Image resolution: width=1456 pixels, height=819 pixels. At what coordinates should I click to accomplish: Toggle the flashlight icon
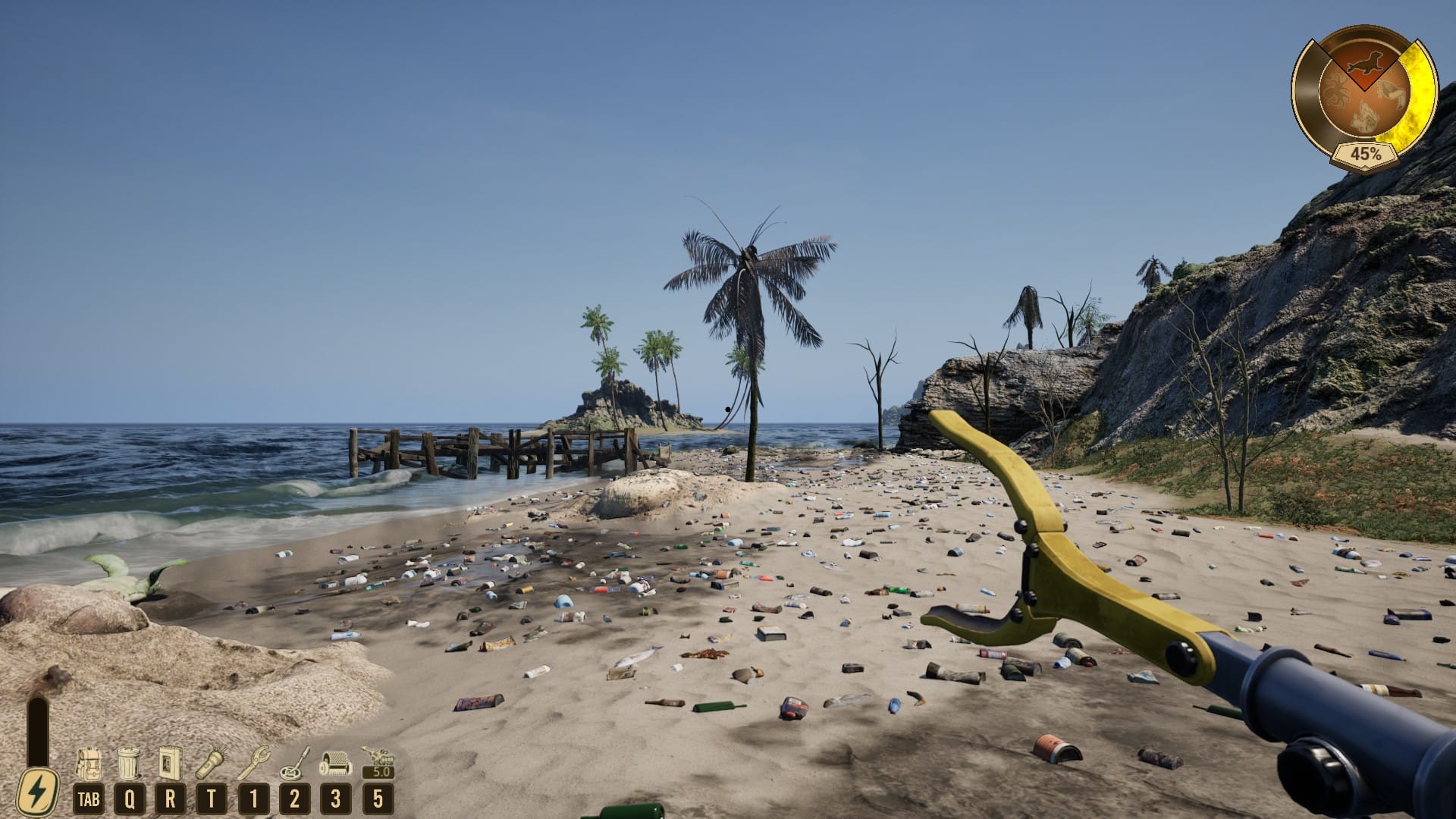point(212,763)
